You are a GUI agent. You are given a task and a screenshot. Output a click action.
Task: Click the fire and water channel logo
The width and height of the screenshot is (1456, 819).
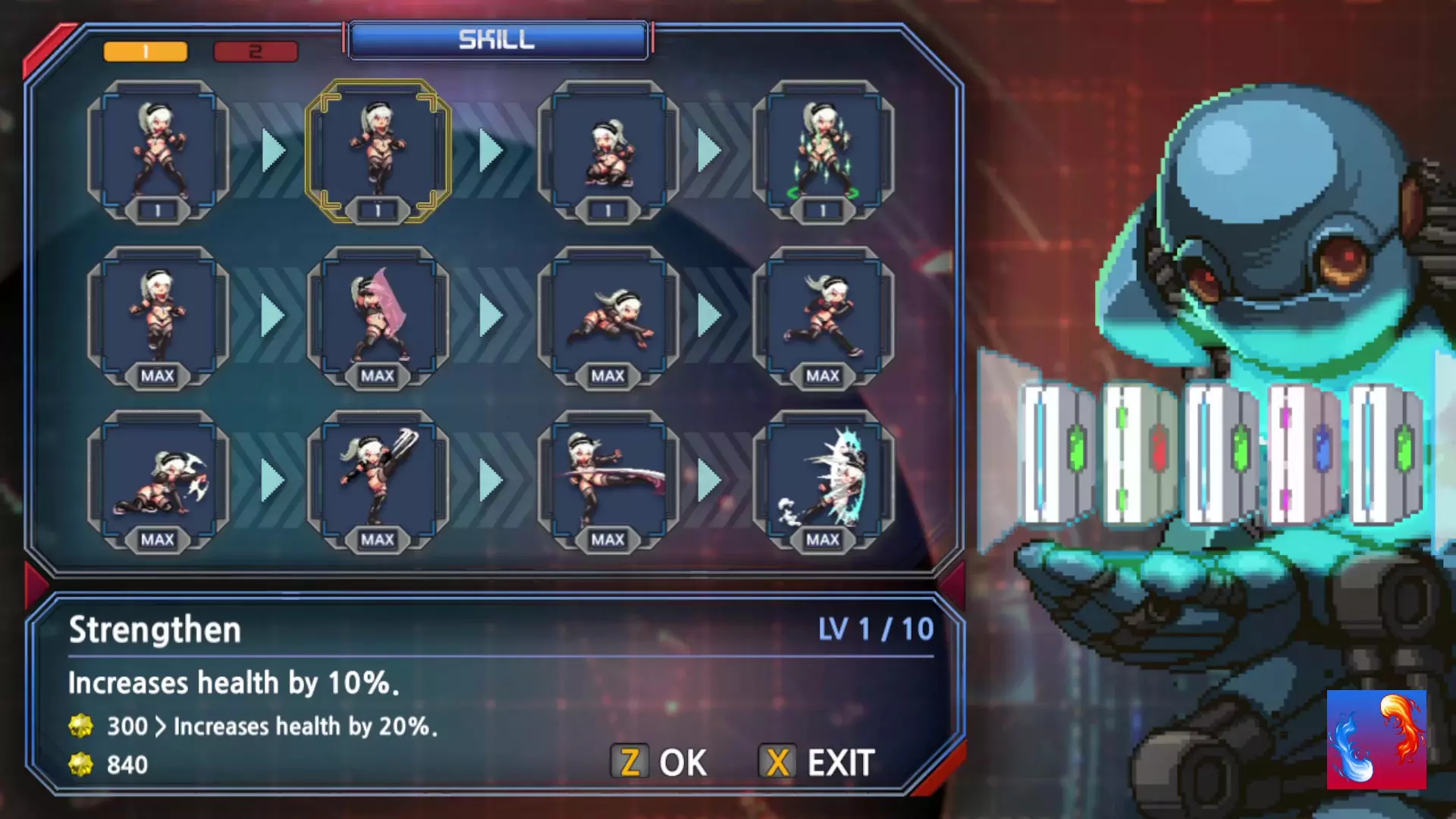(x=1376, y=739)
